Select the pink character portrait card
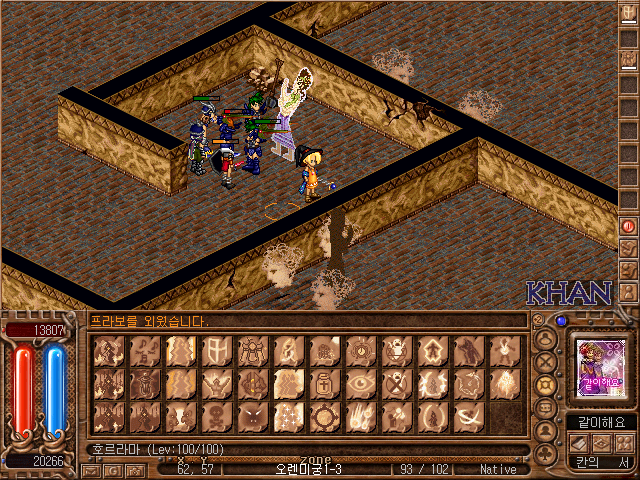The image size is (640, 480). 600,366
